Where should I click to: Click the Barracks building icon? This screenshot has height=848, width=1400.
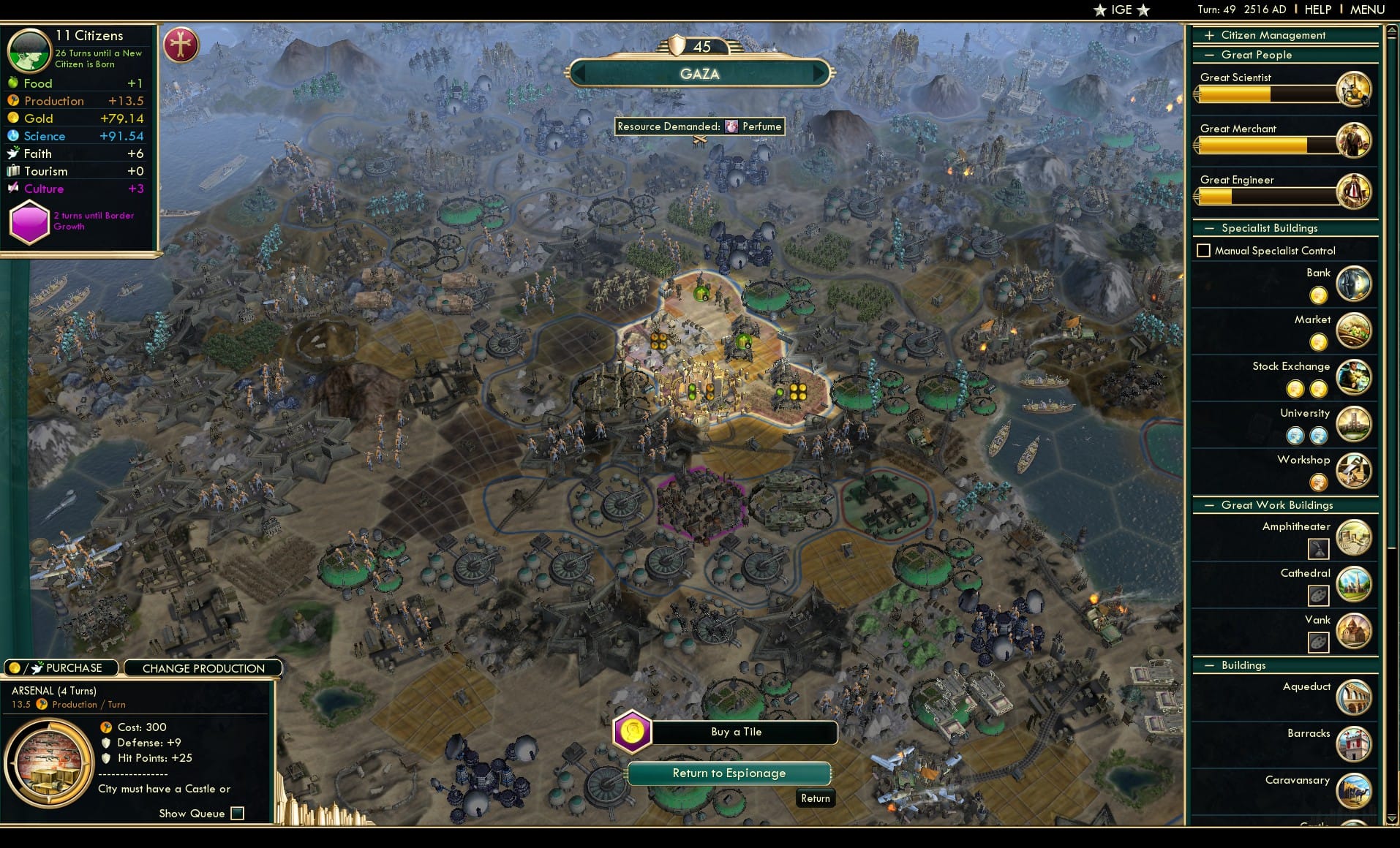(x=1354, y=743)
